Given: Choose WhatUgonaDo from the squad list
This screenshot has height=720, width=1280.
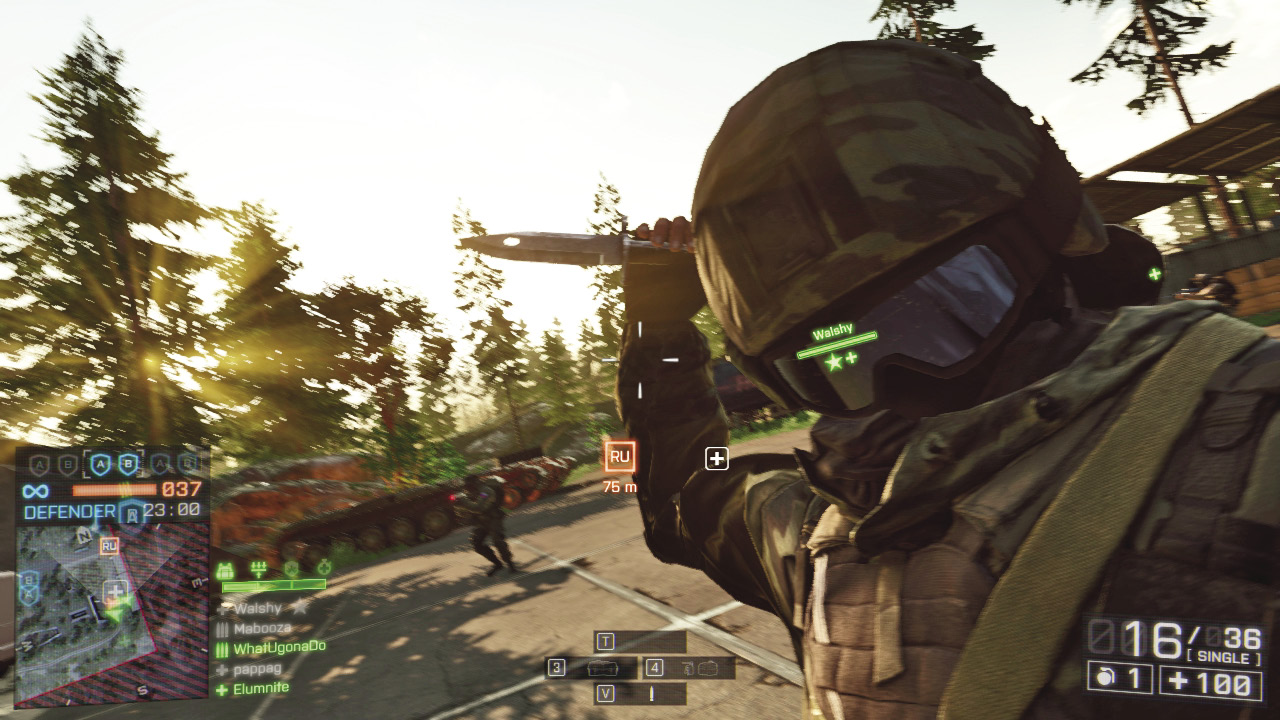Looking at the screenshot, I should tap(279, 648).
